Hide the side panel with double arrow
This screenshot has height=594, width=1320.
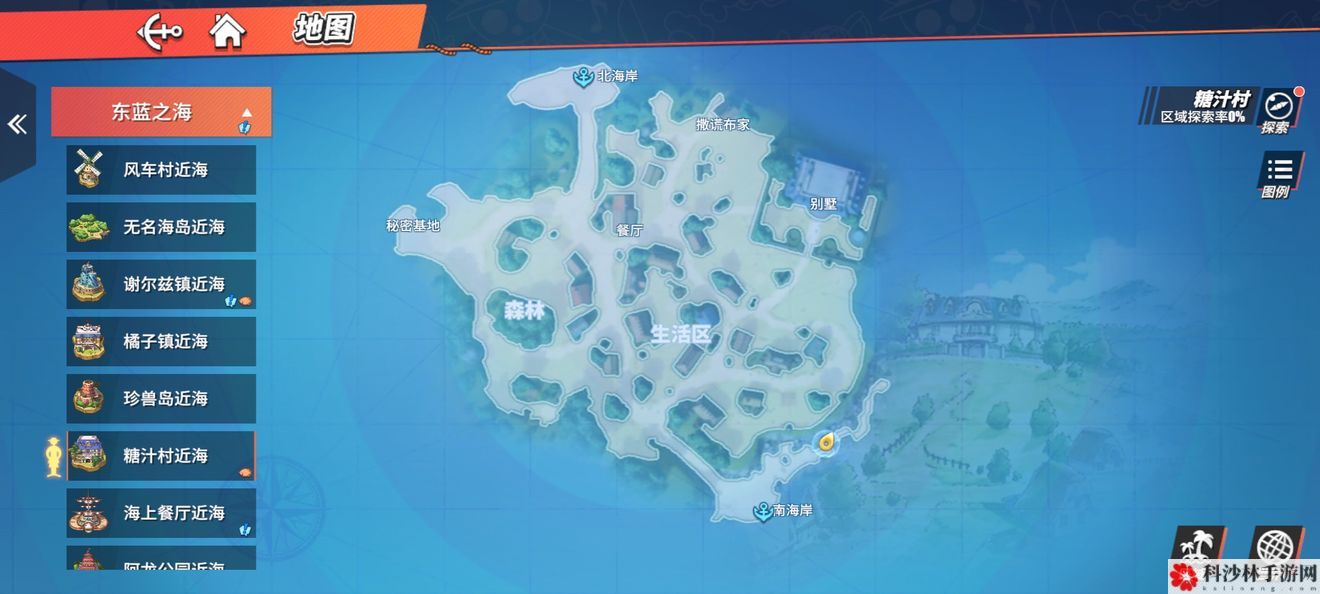coord(16,124)
